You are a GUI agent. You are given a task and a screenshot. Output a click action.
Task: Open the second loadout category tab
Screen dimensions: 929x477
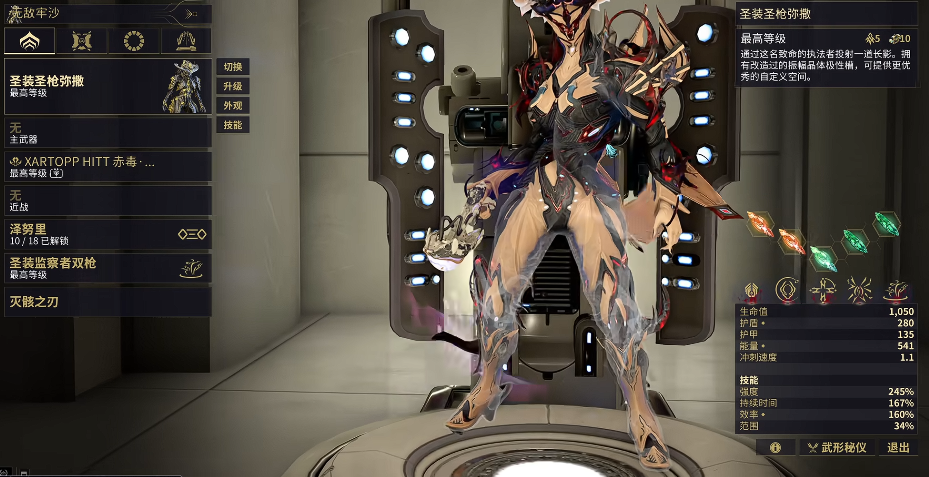click(82, 41)
